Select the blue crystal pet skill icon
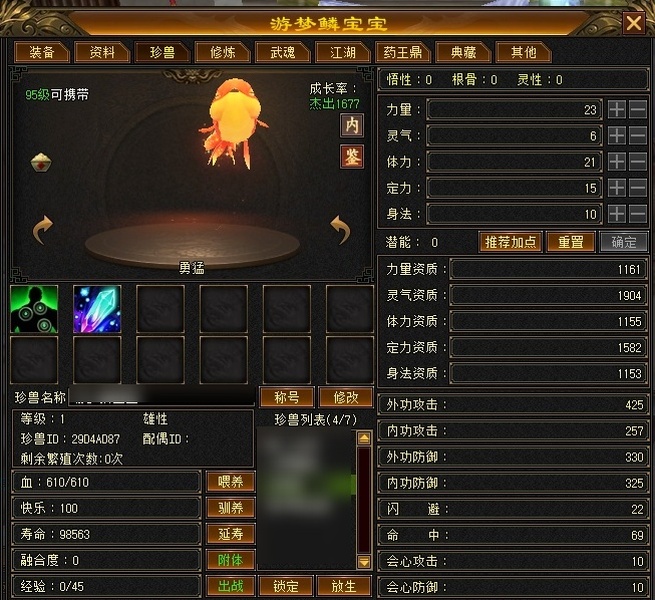This screenshot has width=655, height=600. click(x=97, y=309)
